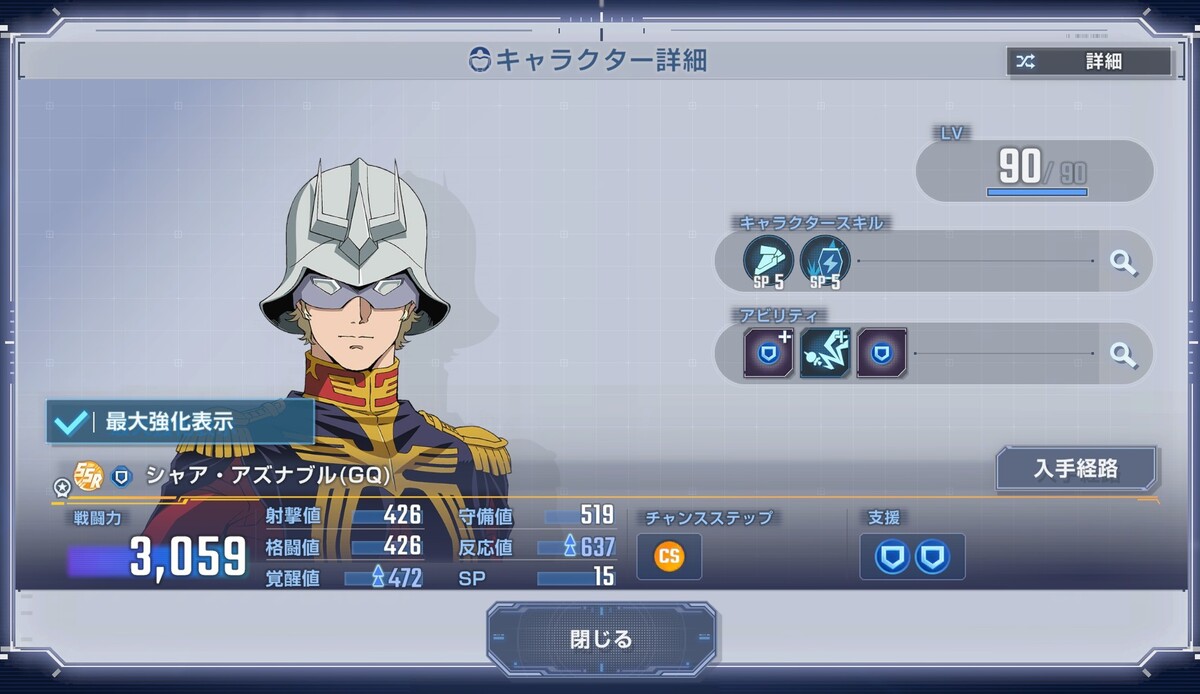Open the 入手経路 acquisition route
Screen dimensions: 1200x694
click(1076, 468)
